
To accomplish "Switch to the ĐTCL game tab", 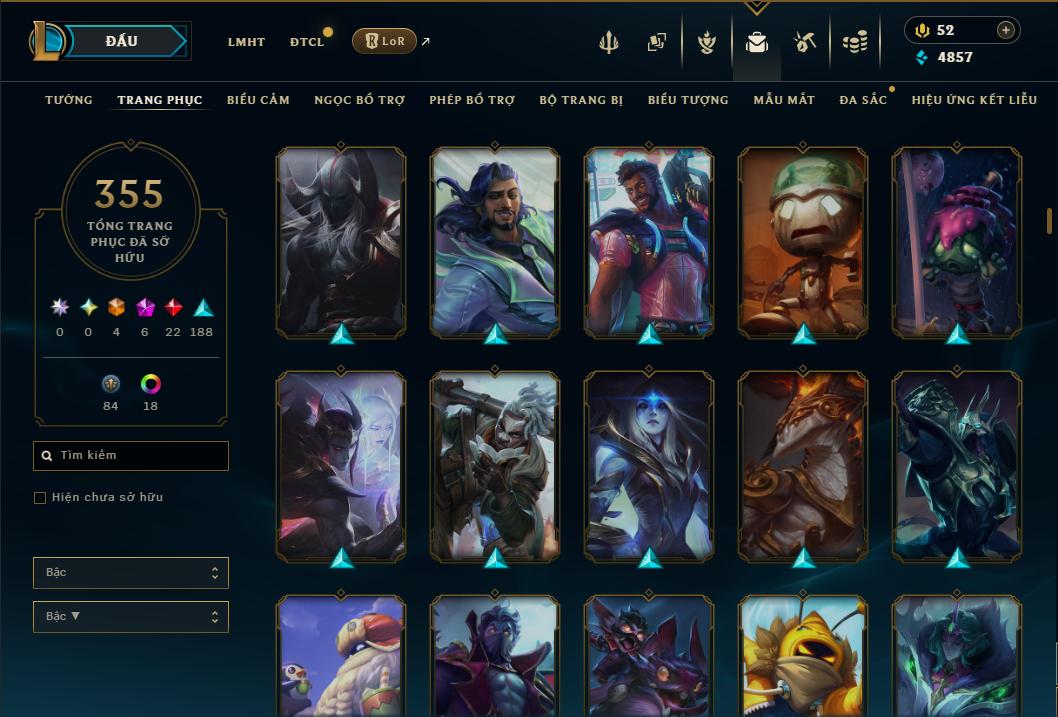I will [x=307, y=42].
